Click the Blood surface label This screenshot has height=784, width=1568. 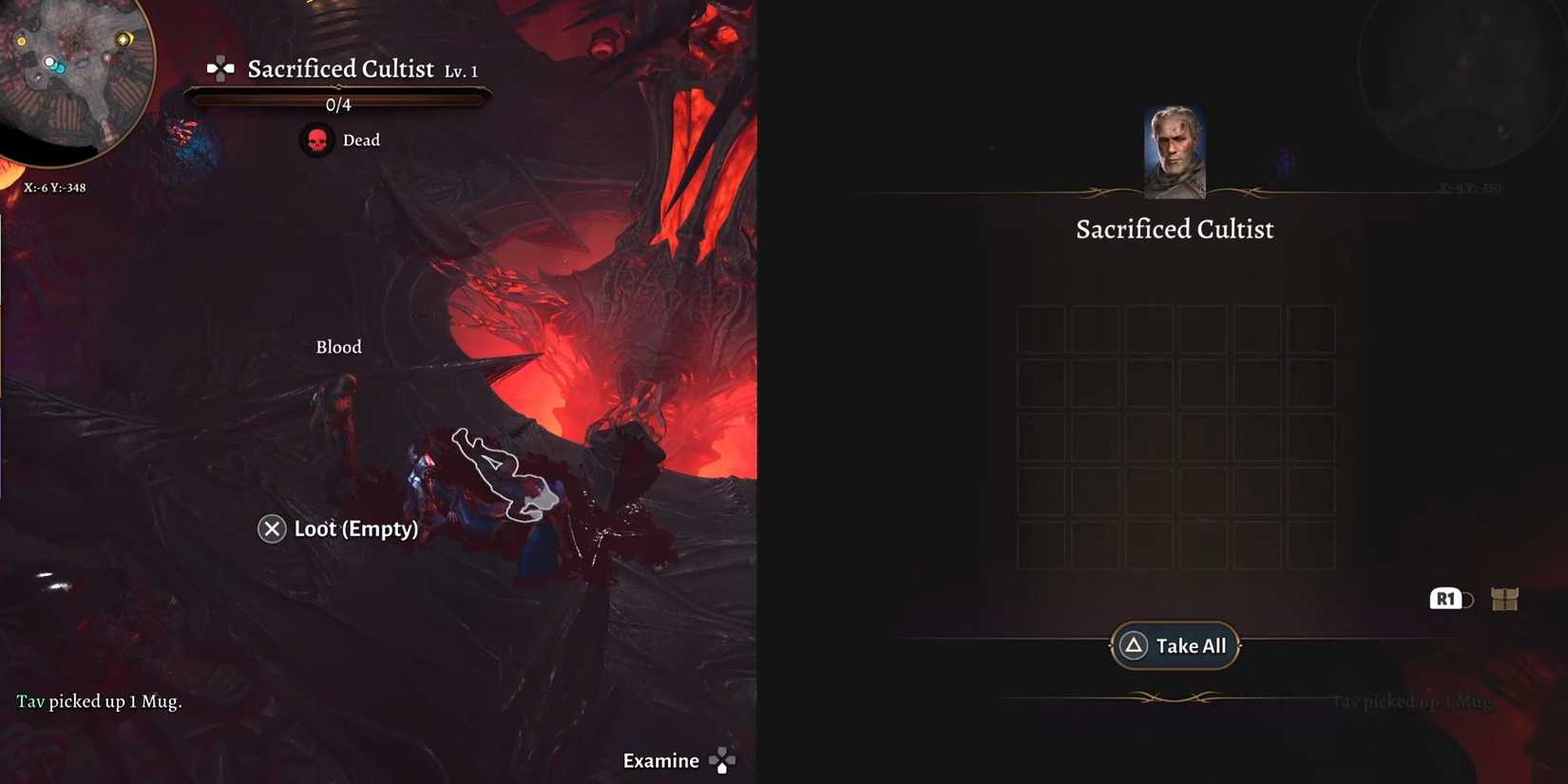coord(338,346)
